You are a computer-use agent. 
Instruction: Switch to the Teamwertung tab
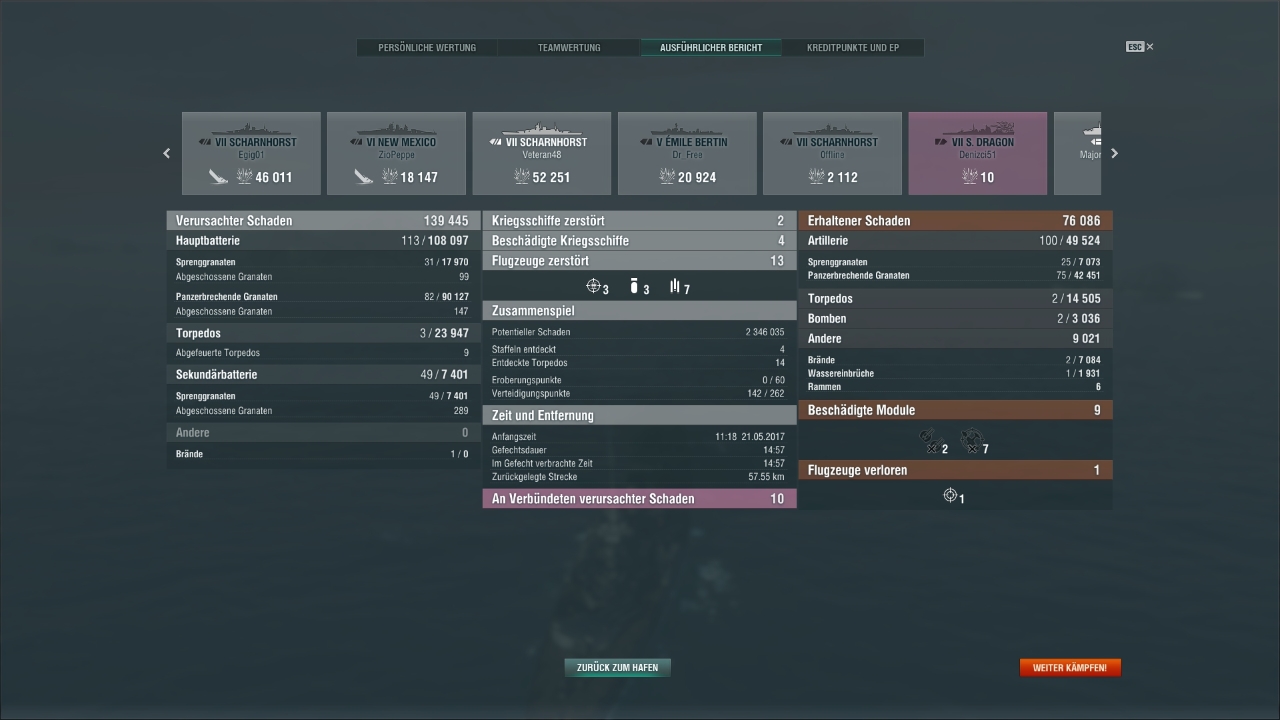[568, 47]
